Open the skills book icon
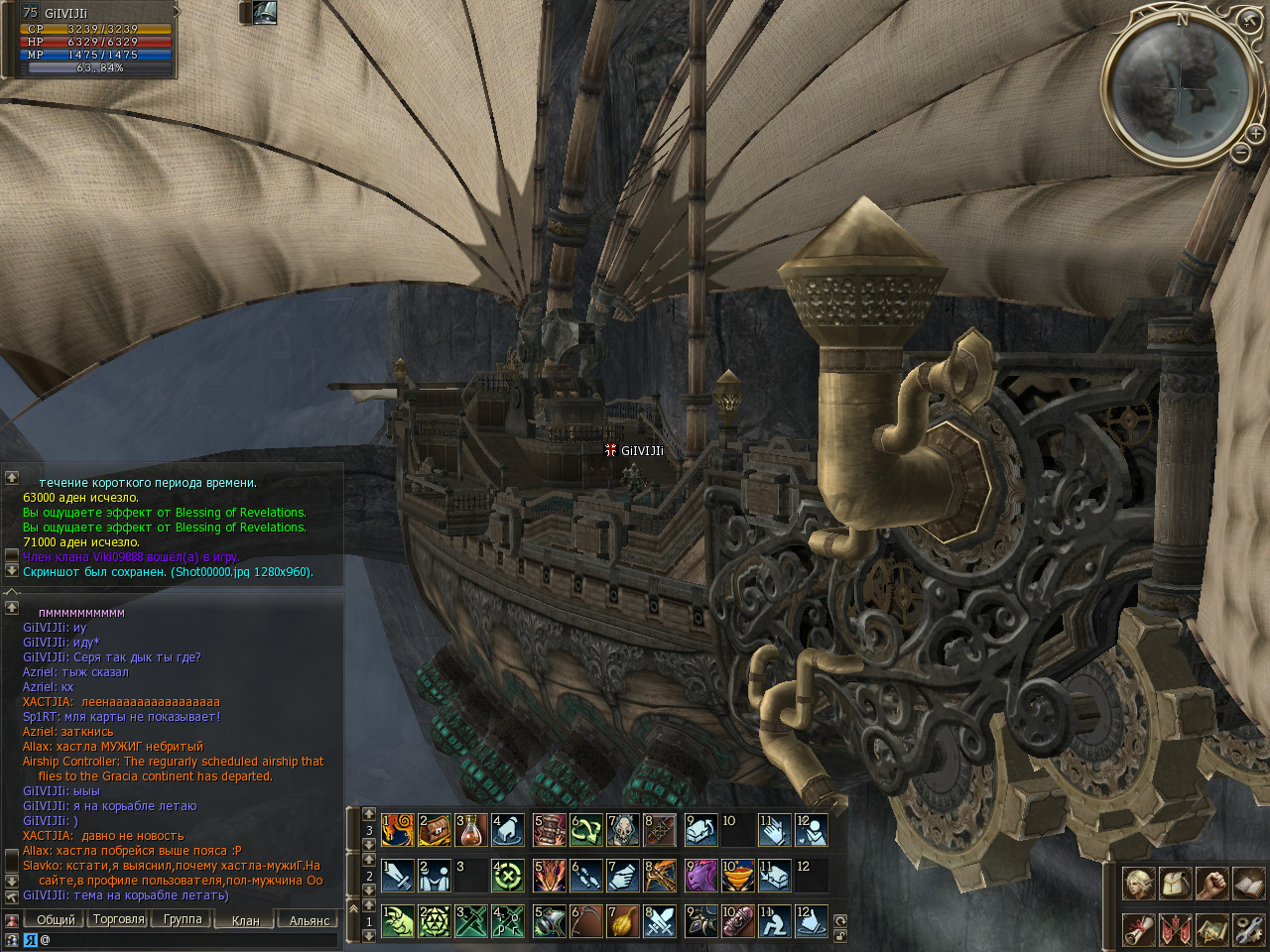 1248,883
